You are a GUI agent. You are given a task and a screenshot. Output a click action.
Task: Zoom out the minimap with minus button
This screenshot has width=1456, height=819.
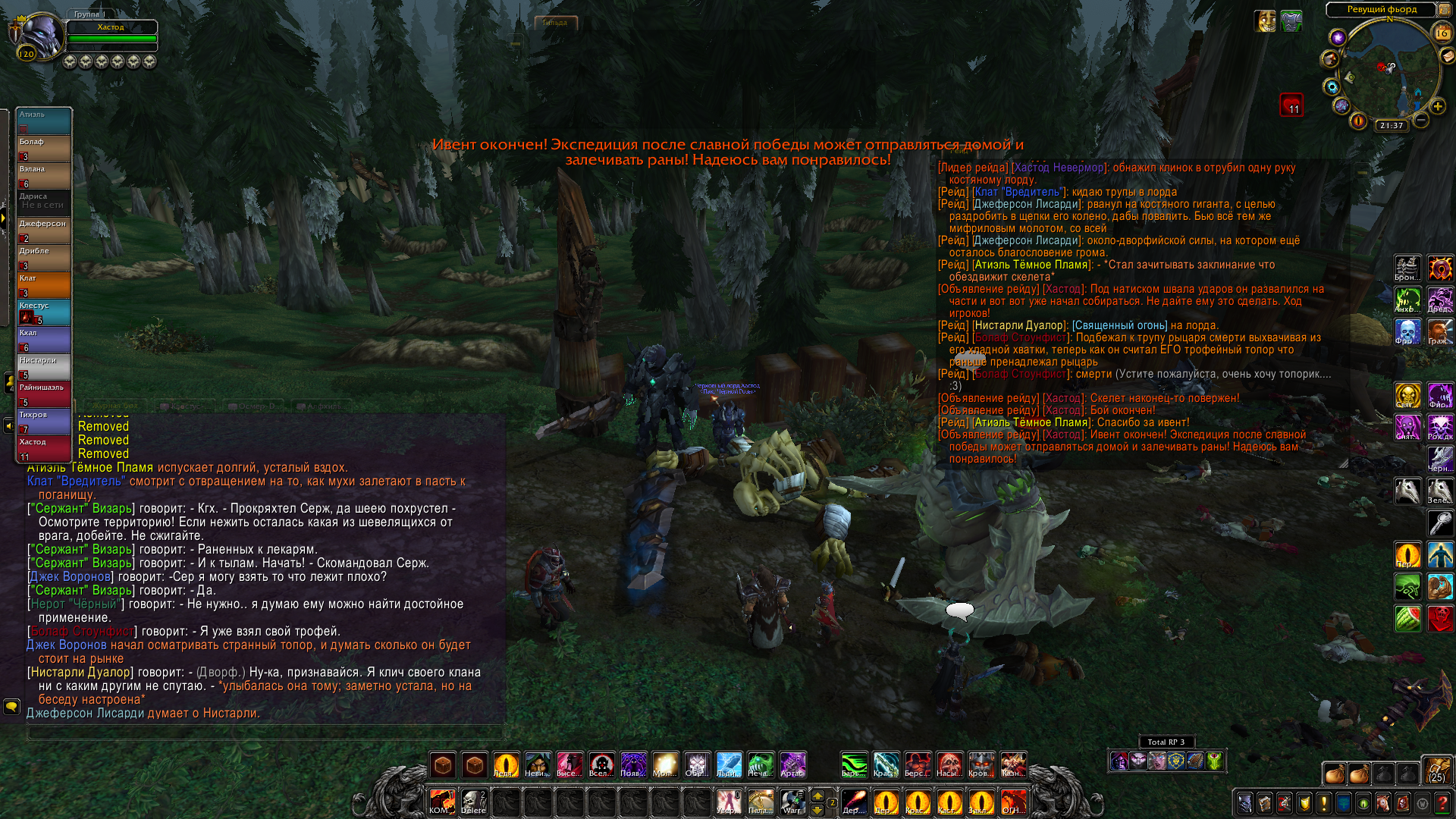(x=1421, y=120)
